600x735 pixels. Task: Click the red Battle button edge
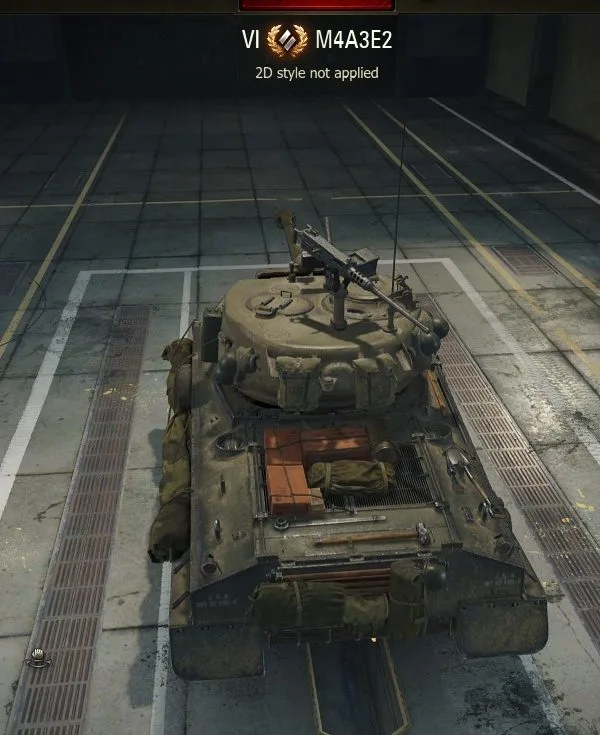click(316, 5)
